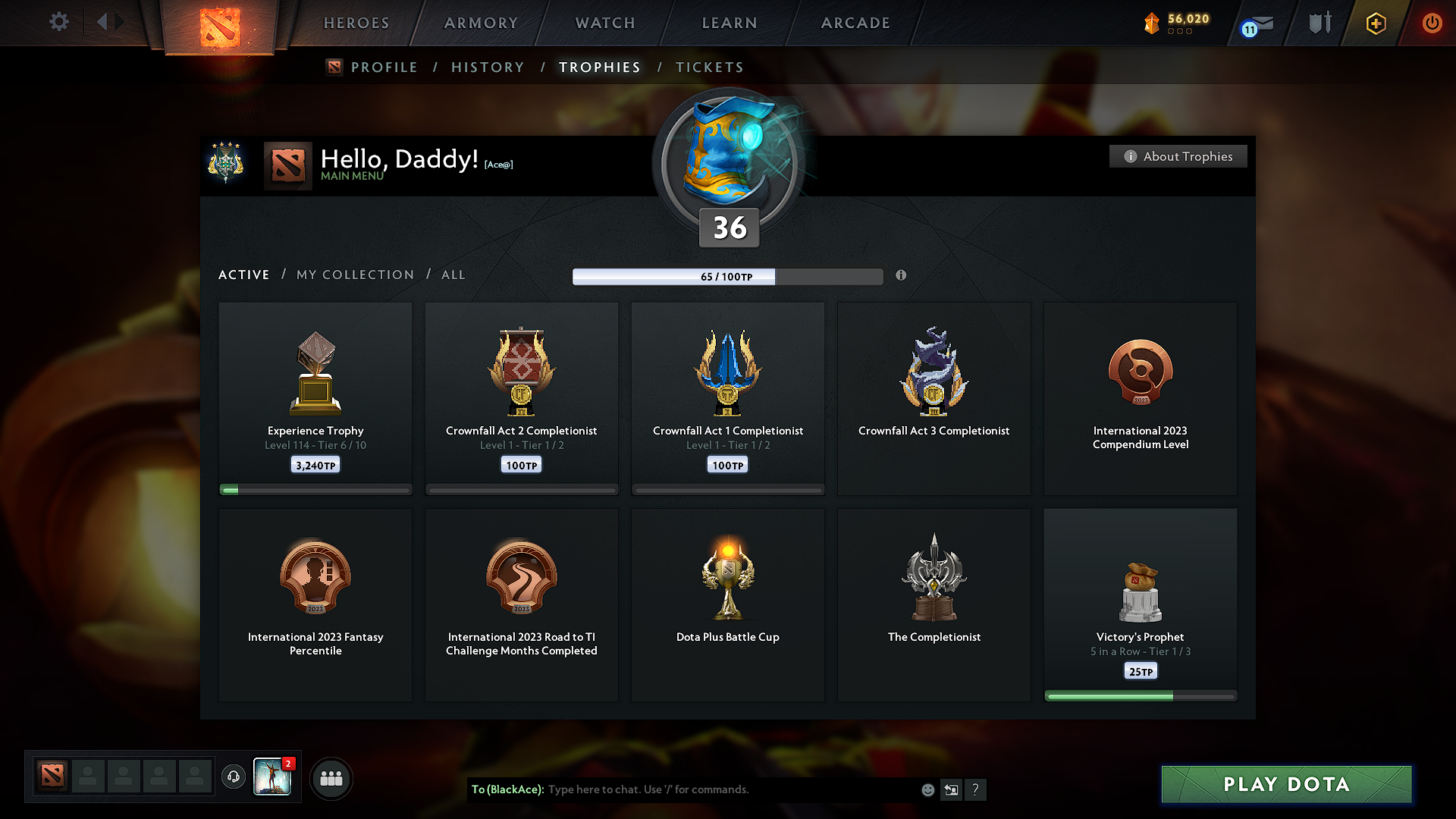
Task: Select the MY COLLECTION filter
Action: (354, 275)
